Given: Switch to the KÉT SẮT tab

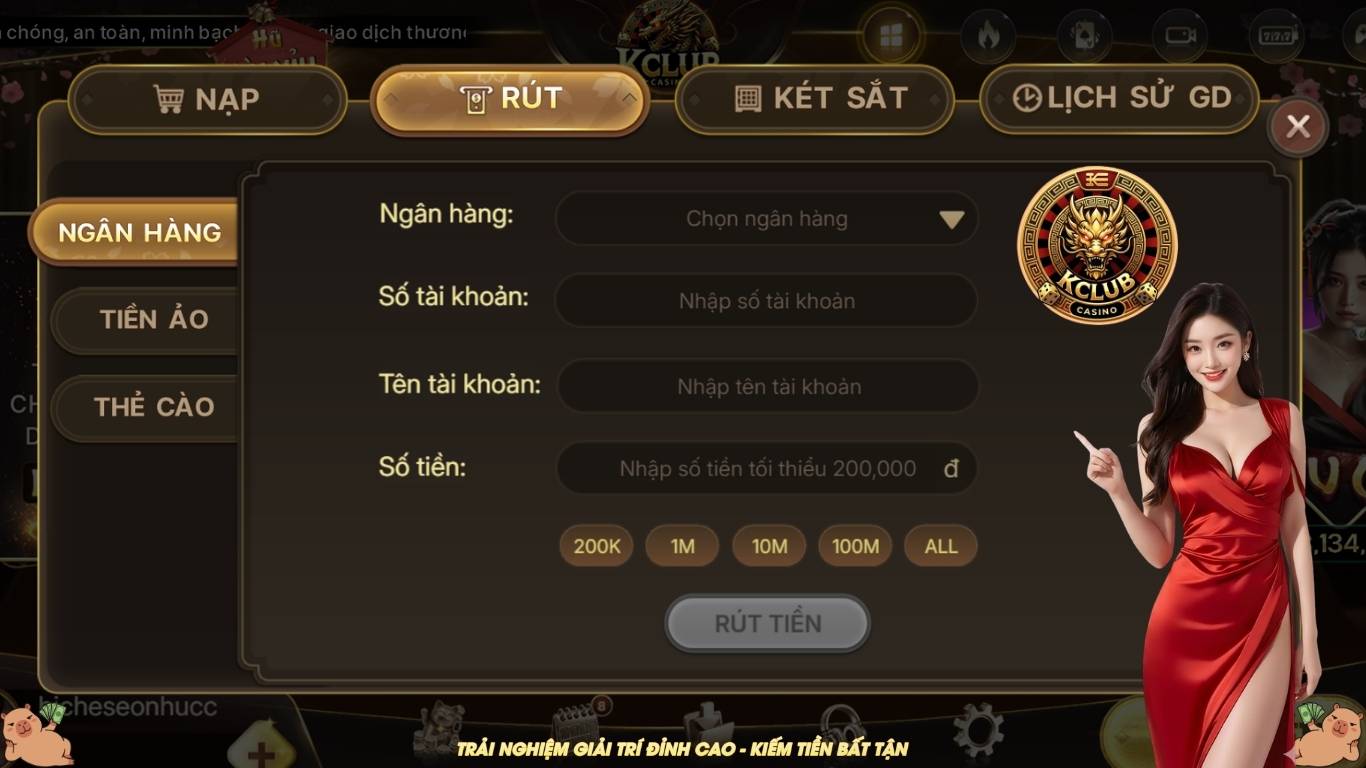Looking at the screenshot, I should click(815, 97).
